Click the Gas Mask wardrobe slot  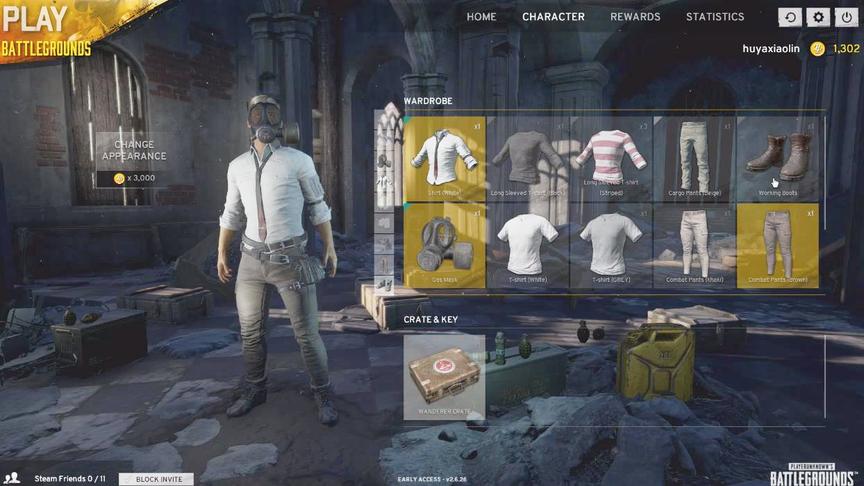pyautogui.click(x=445, y=246)
